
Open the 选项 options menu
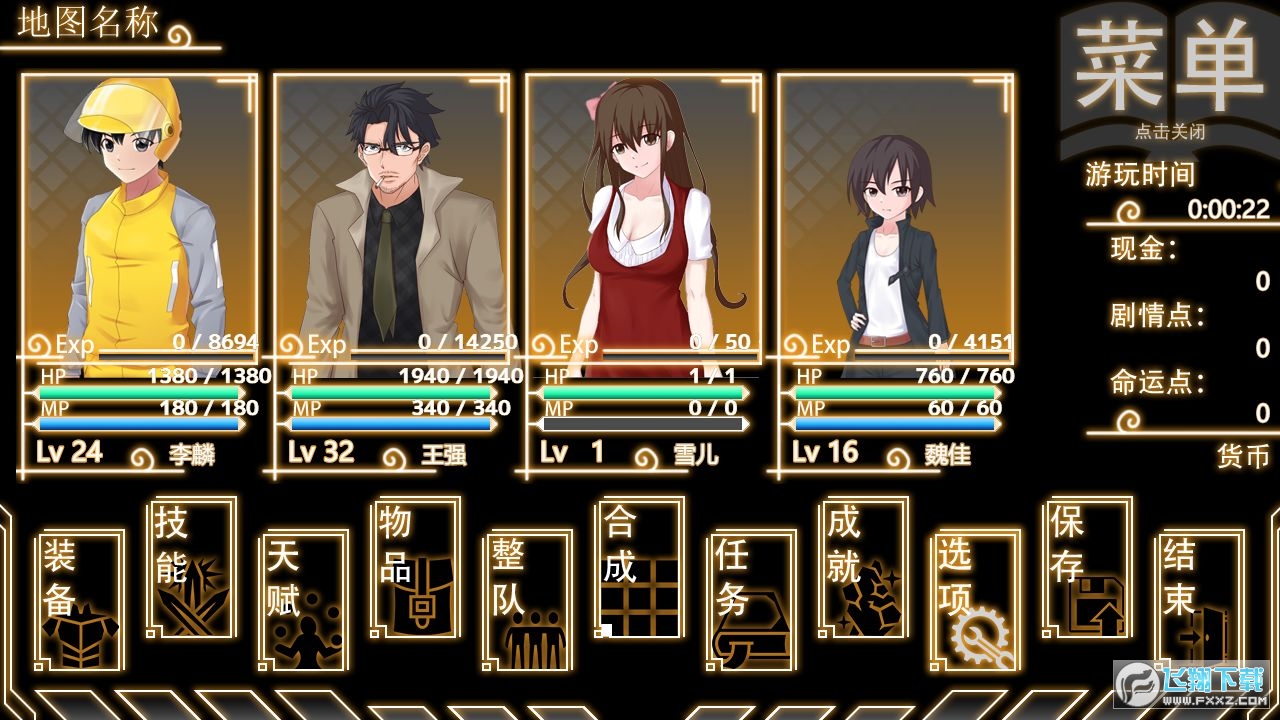[x=976, y=600]
